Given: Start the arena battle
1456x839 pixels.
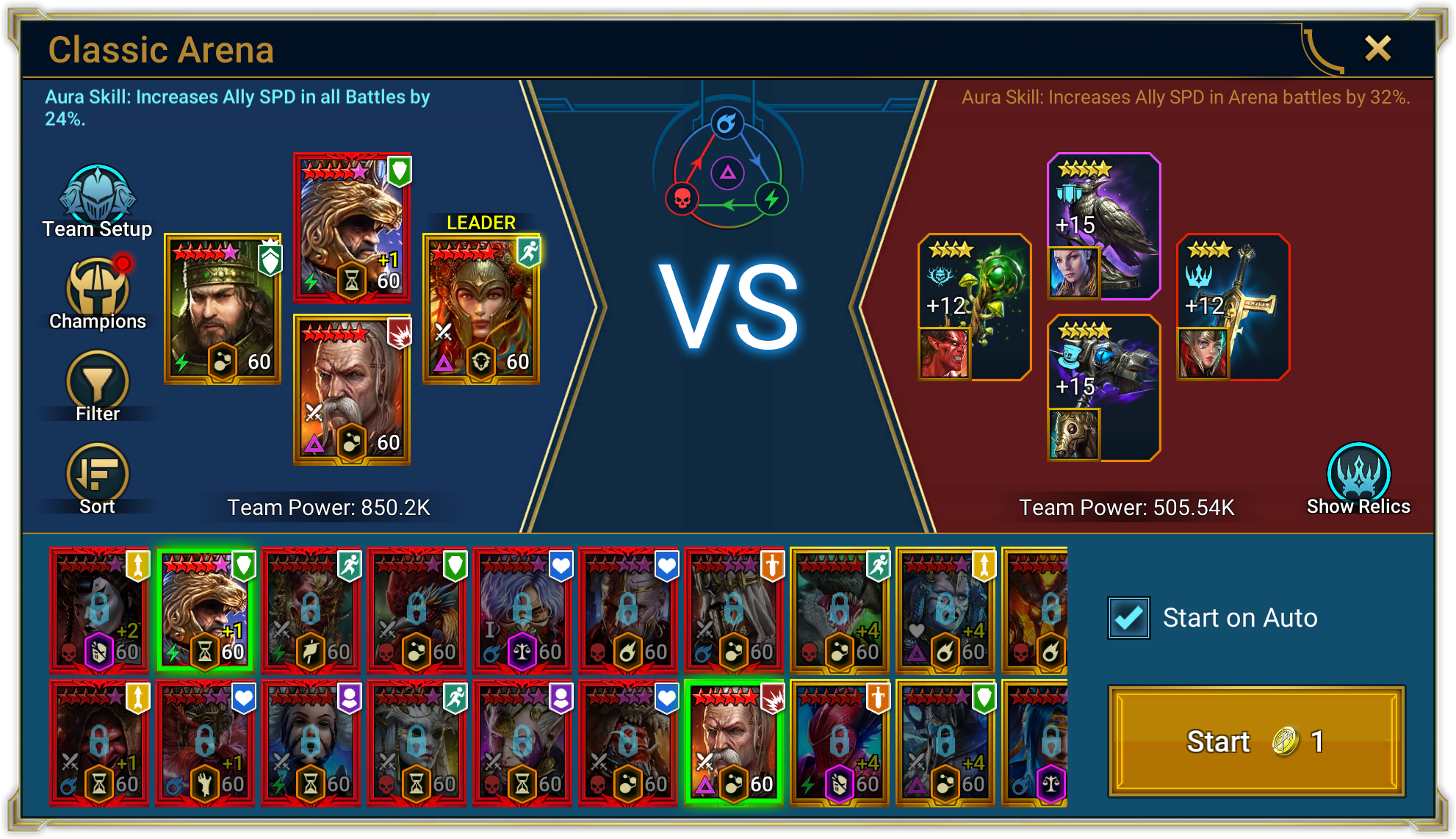Looking at the screenshot, I should click(1256, 741).
